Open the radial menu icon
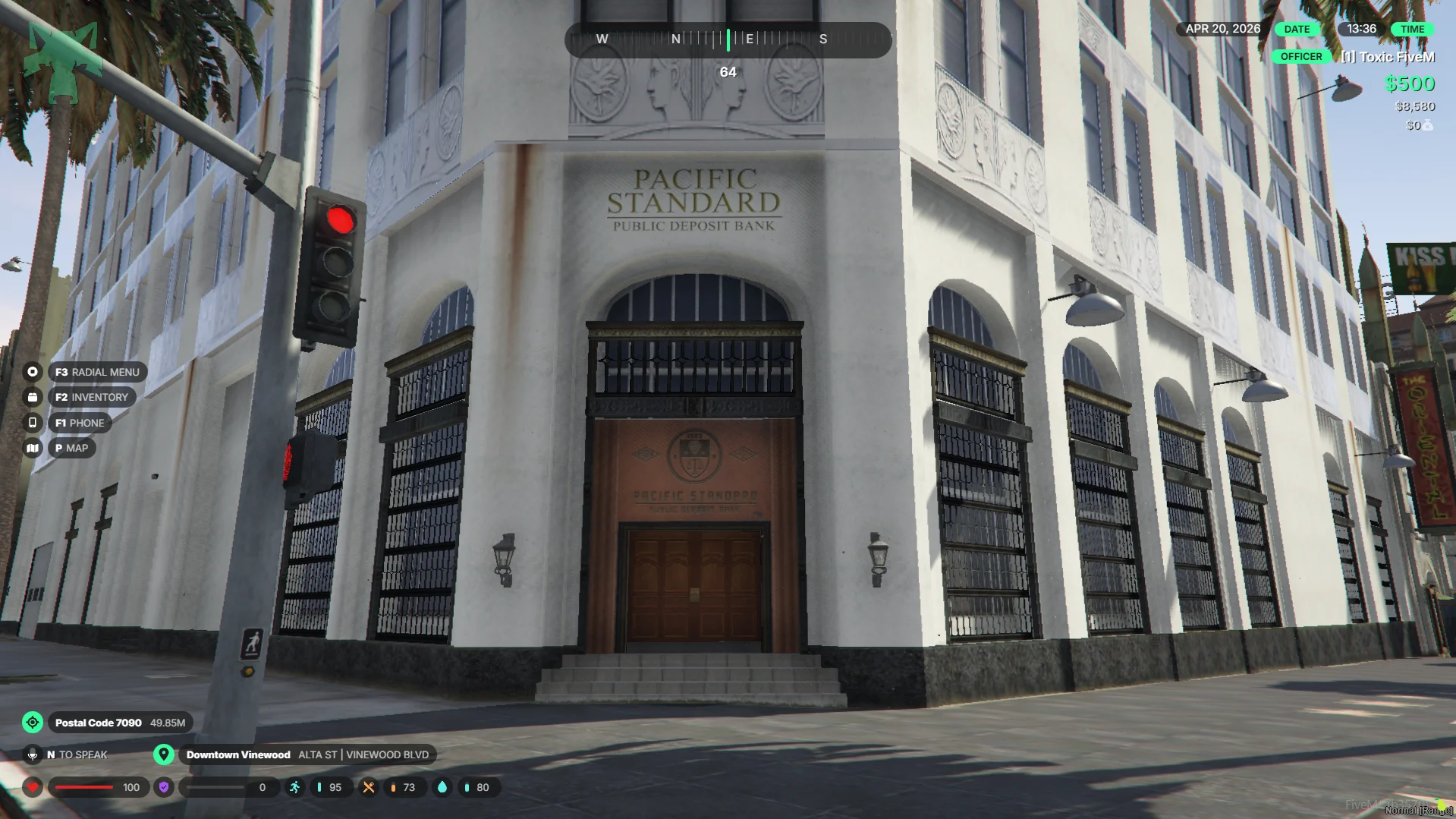Viewport: 1456px width, 819px height. pos(33,372)
